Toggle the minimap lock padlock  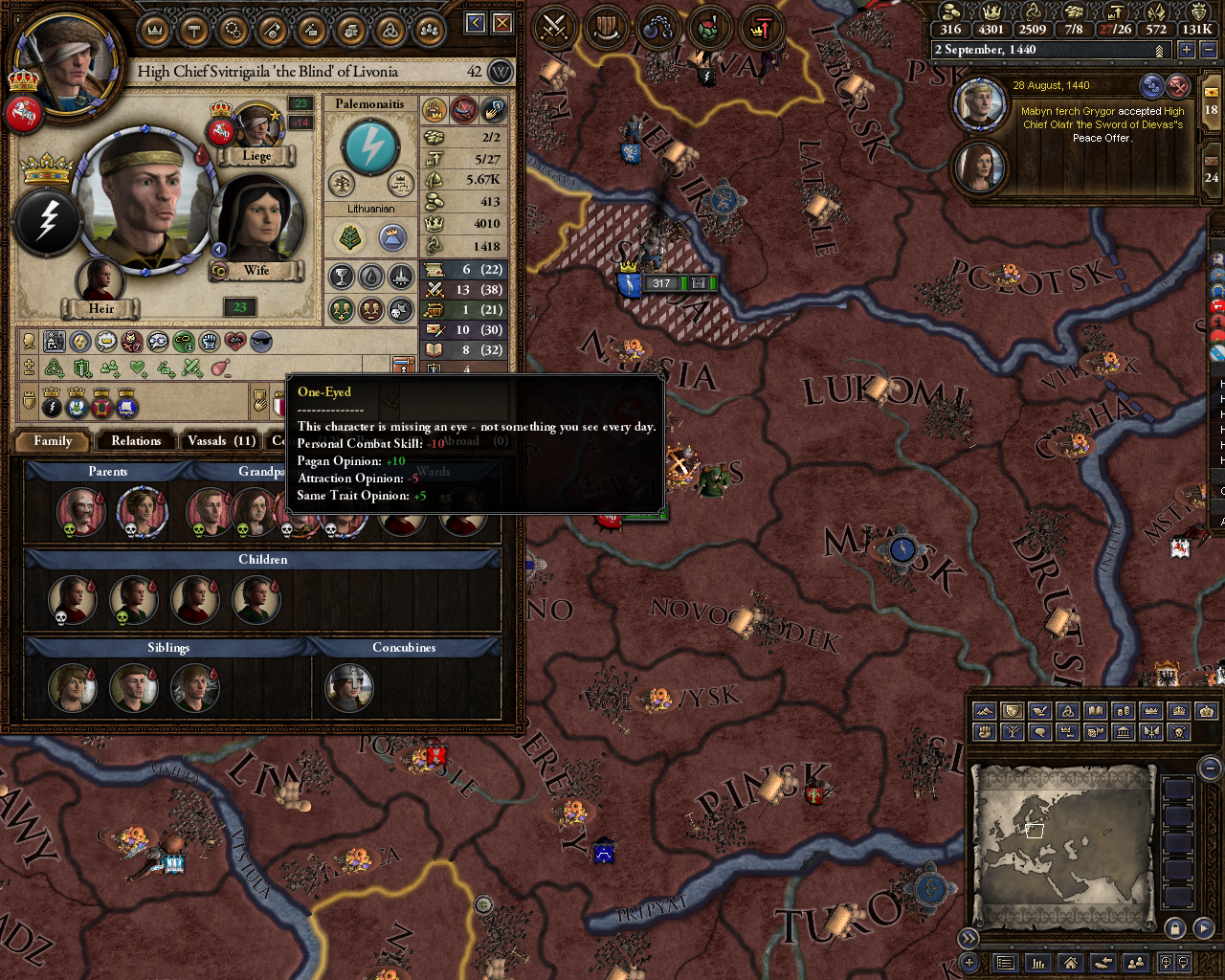1176,927
